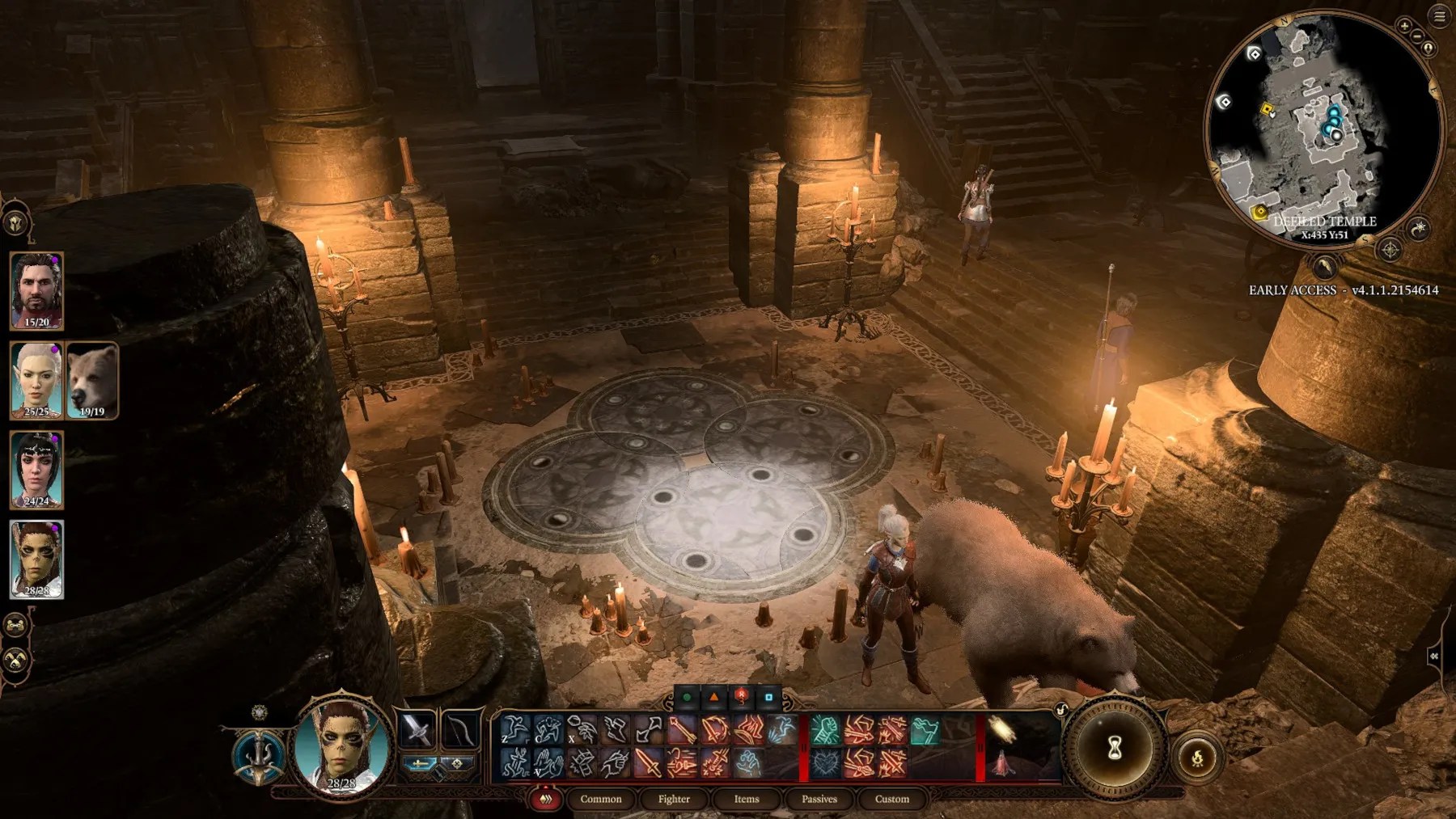Screen dimensions: 1456x819
Task: Show the Items hotbar tab
Action: click(x=746, y=799)
